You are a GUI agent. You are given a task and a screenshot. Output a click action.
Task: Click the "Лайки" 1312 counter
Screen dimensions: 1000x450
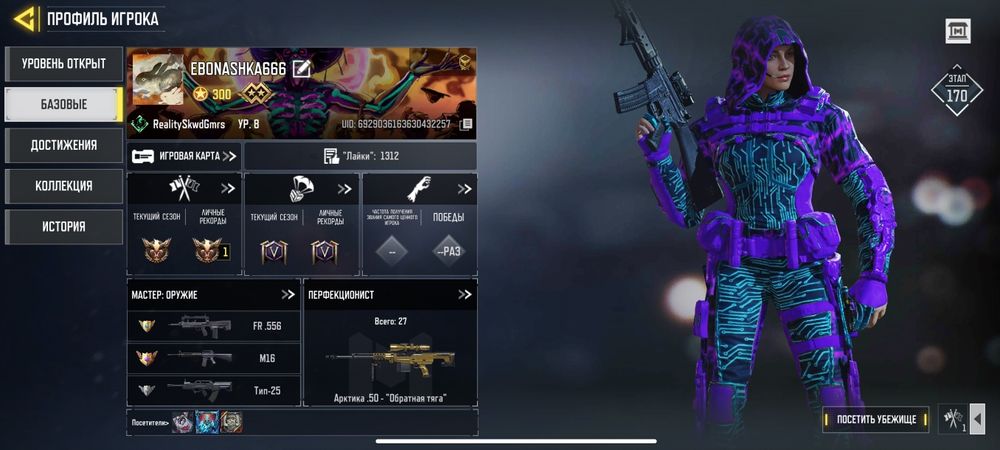pos(360,156)
